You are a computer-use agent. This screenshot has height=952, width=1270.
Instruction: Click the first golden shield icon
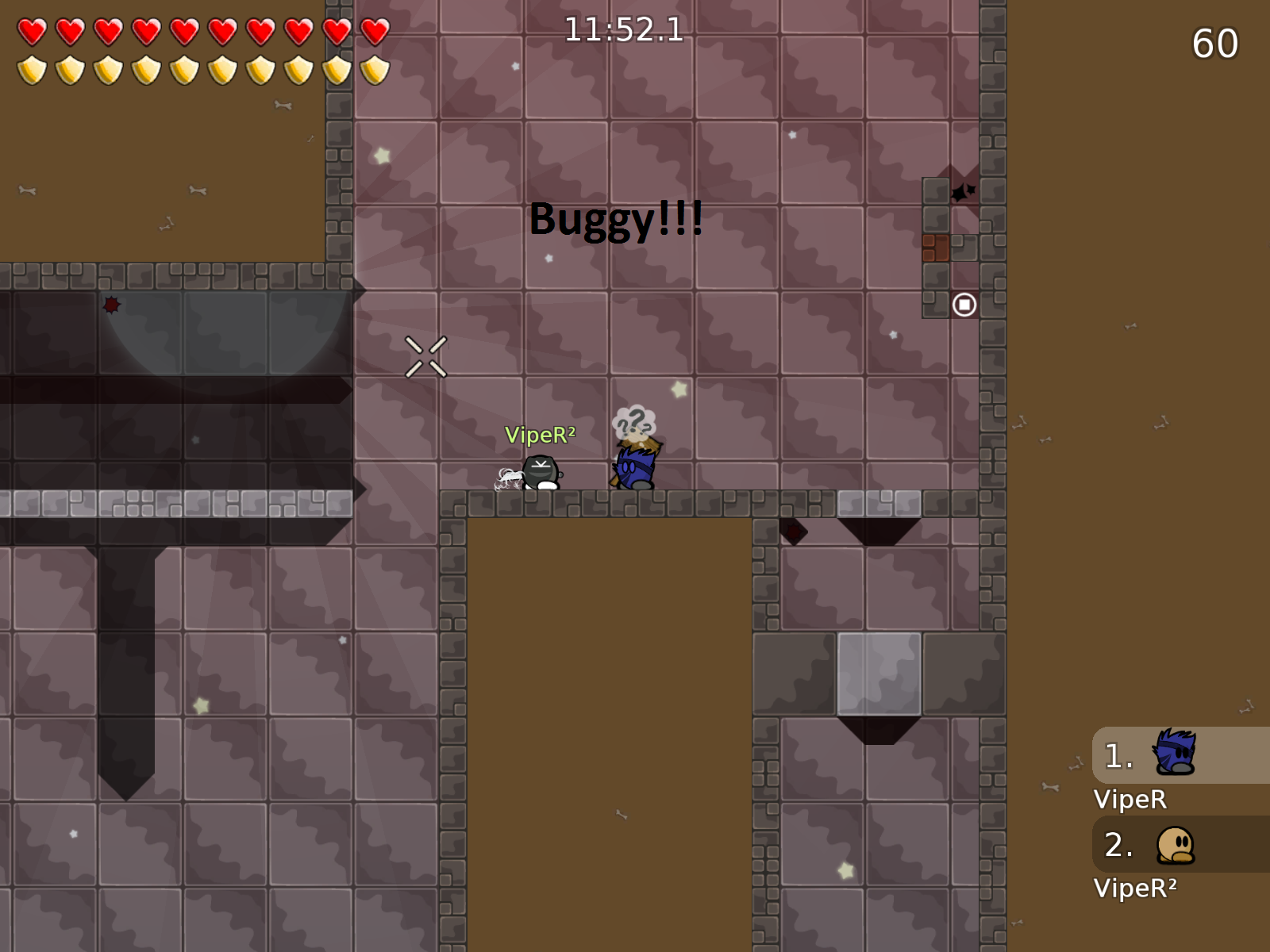click(x=32, y=70)
